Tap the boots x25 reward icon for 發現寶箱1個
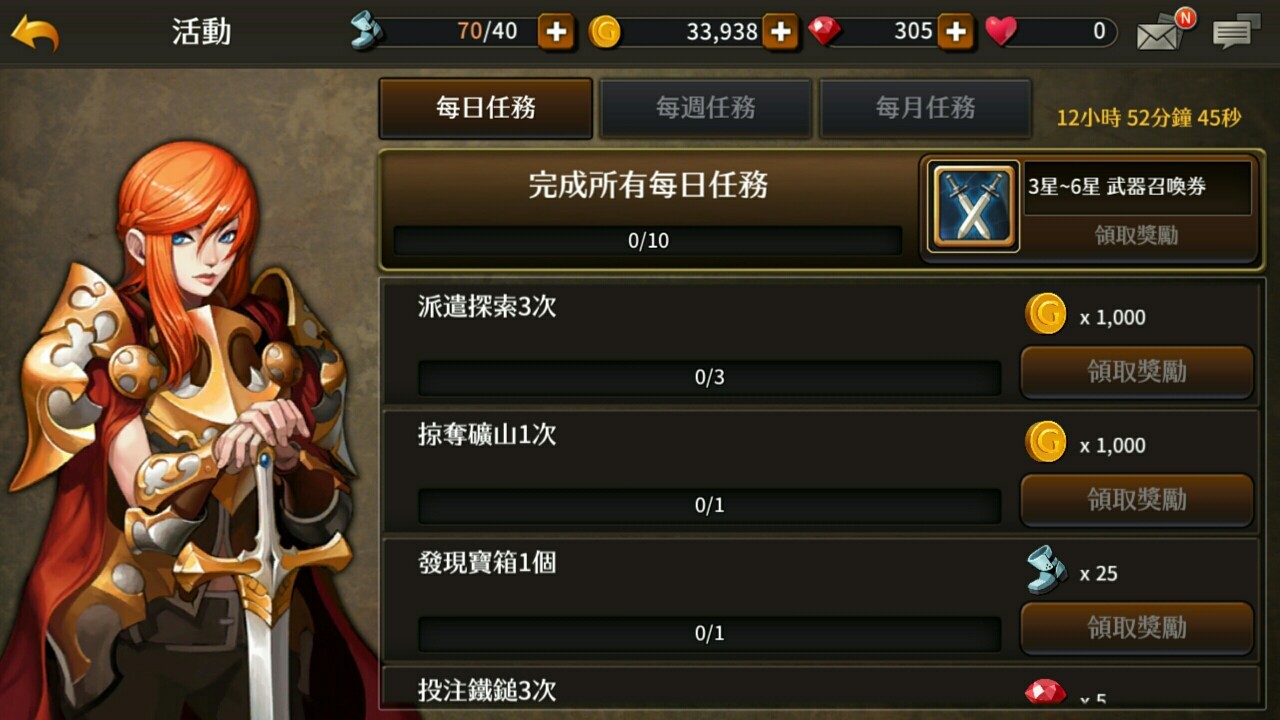This screenshot has width=1280, height=720. 1044,572
